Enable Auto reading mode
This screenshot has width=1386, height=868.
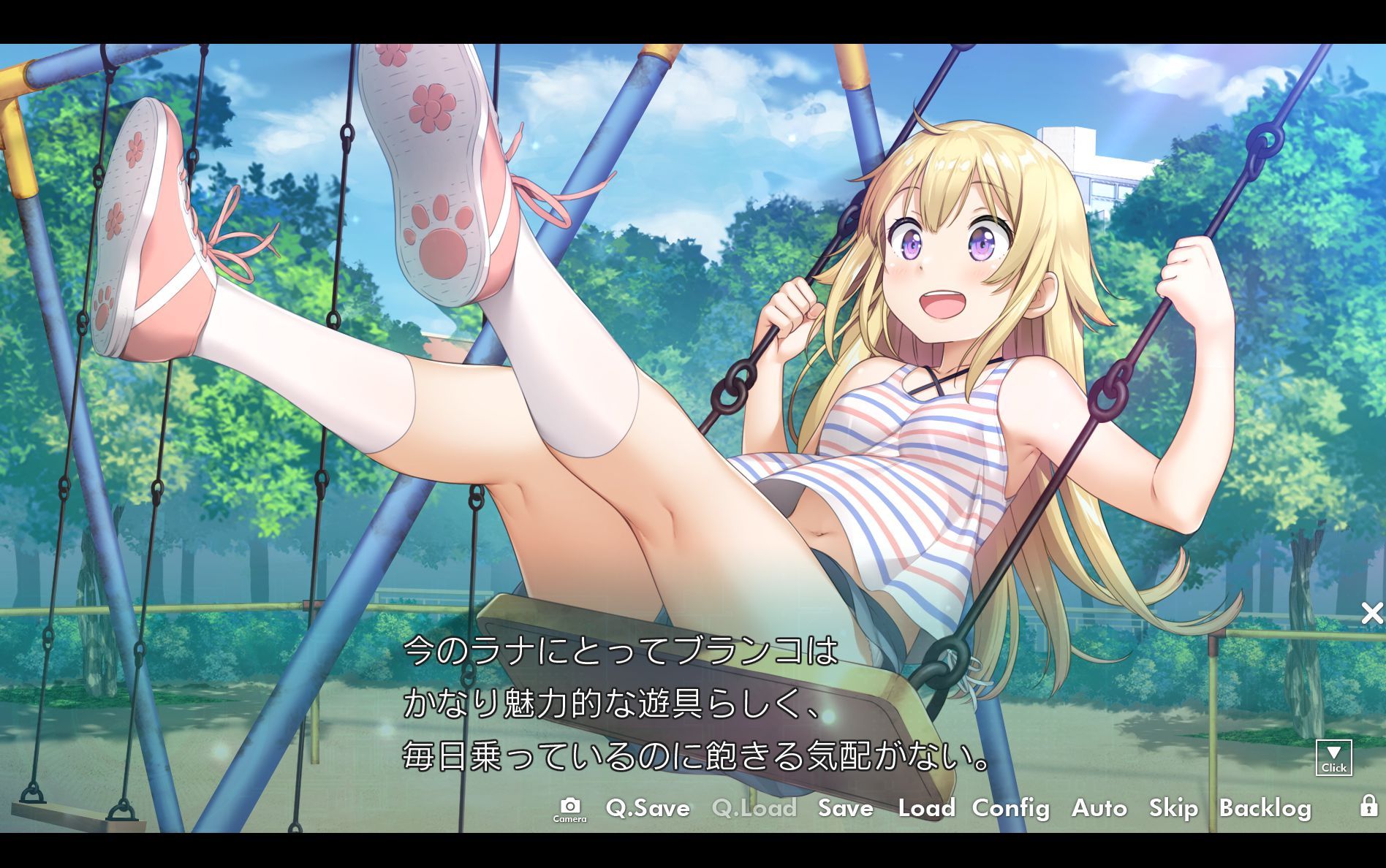pos(1099,809)
